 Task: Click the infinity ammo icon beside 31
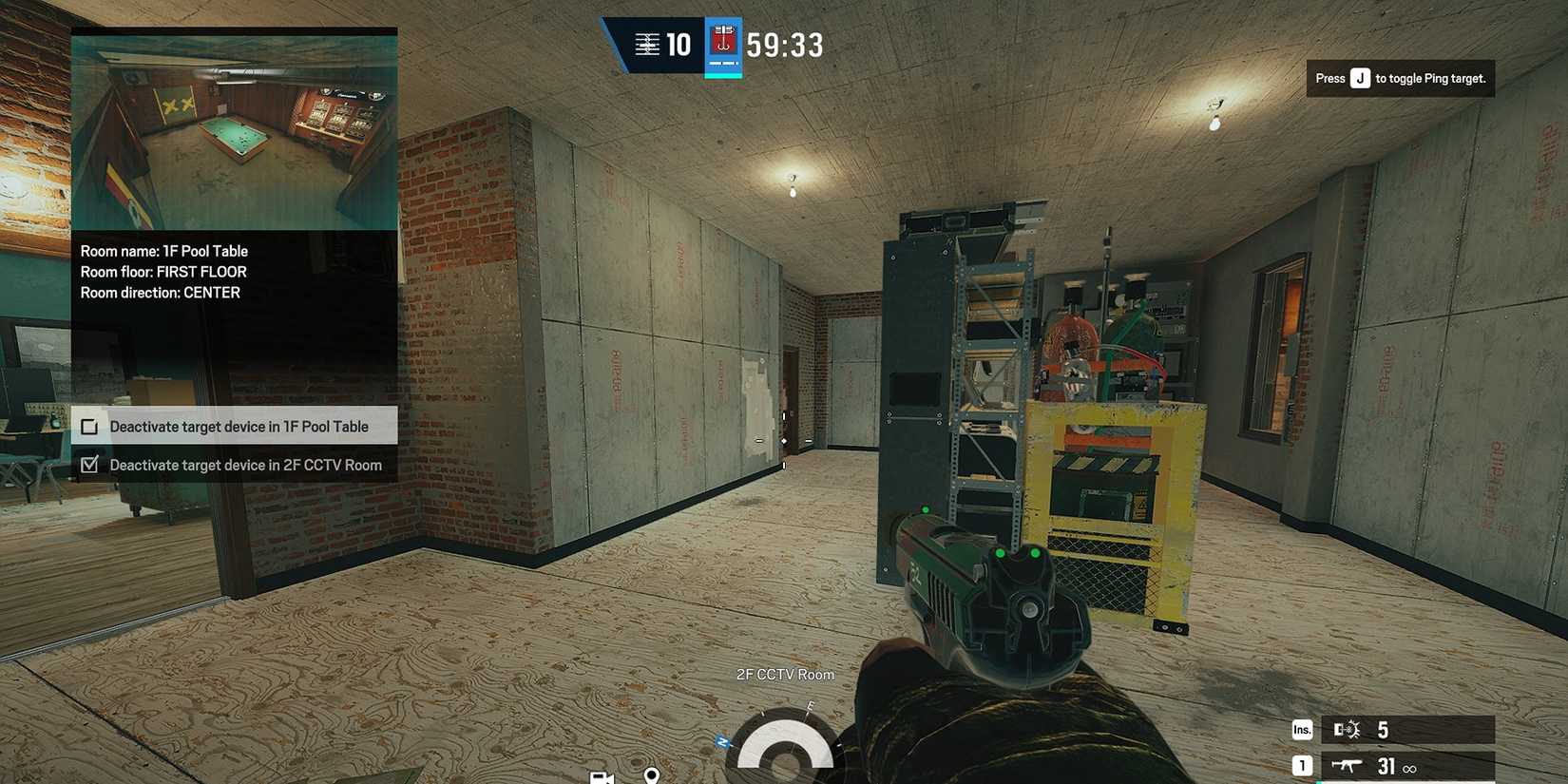pos(1410,768)
